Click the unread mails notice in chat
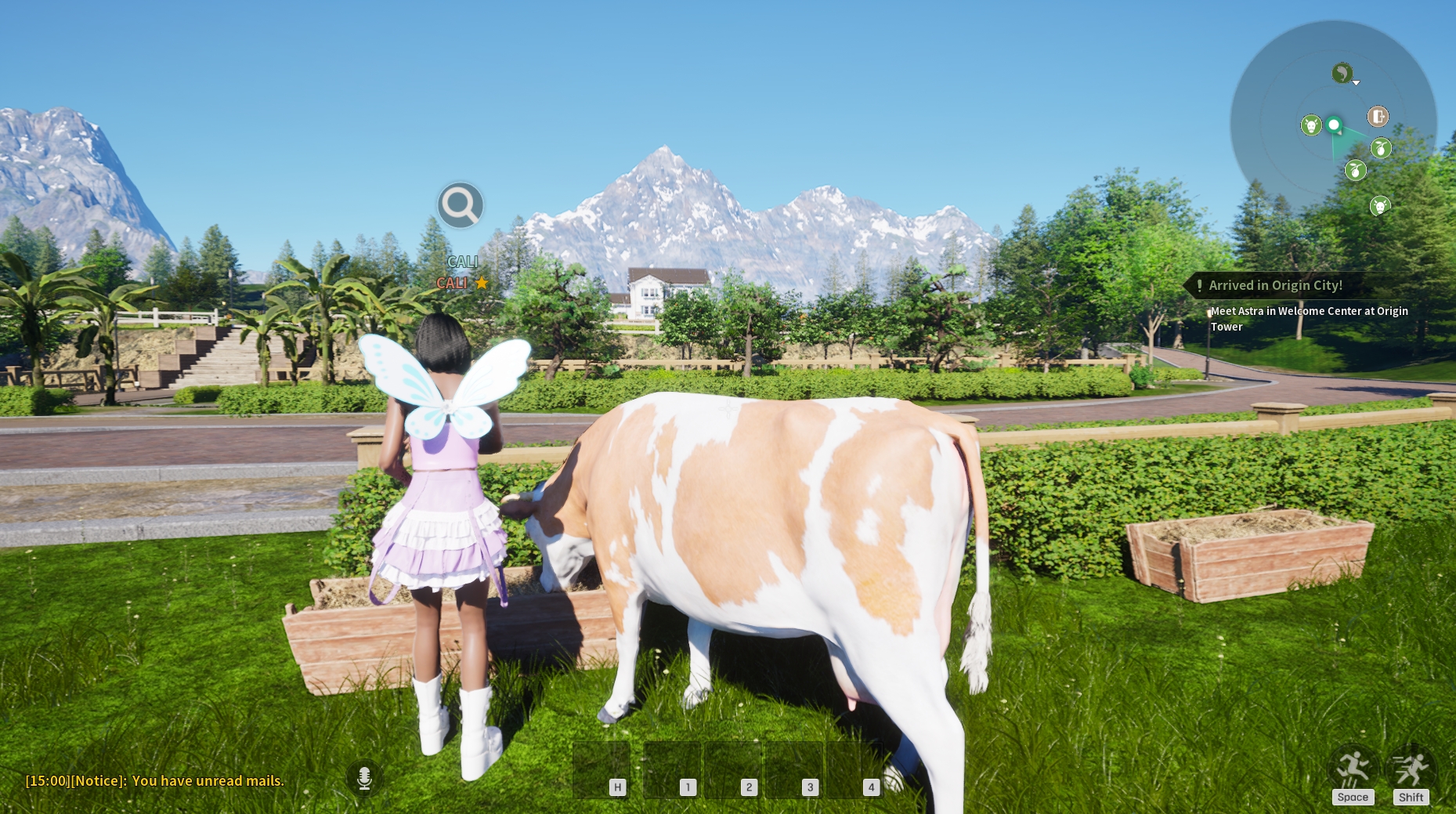Viewport: 1456px width, 814px height. pyautogui.click(x=155, y=780)
